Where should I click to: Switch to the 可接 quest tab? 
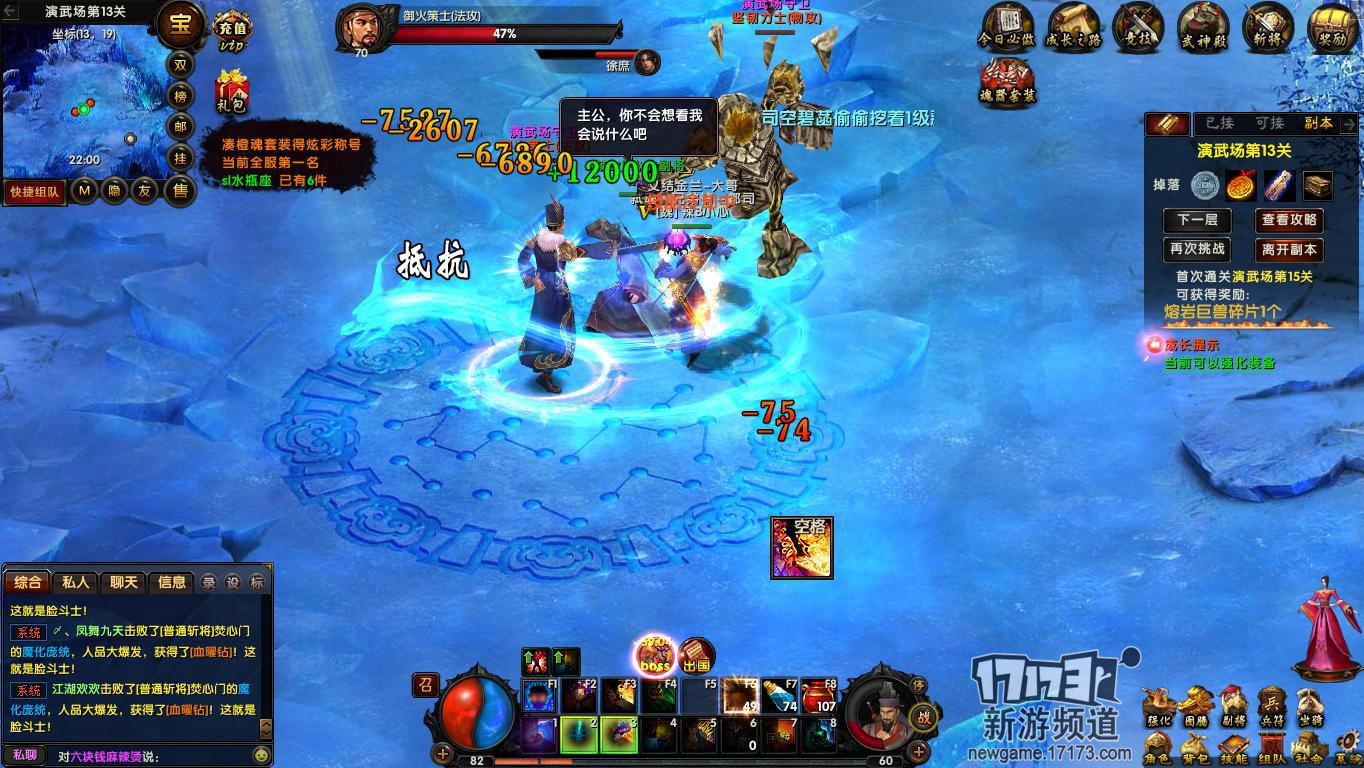pos(1269,123)
